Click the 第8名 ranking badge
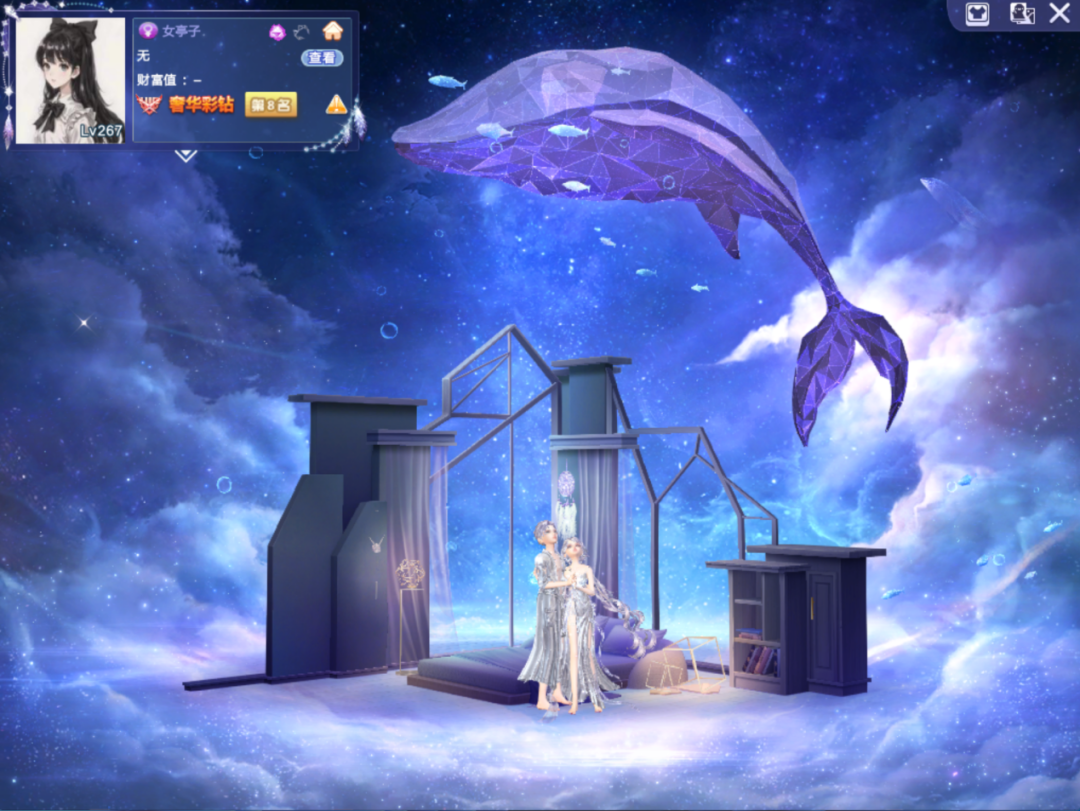Viewport: 1080px width, 811px height. point(271,104)
